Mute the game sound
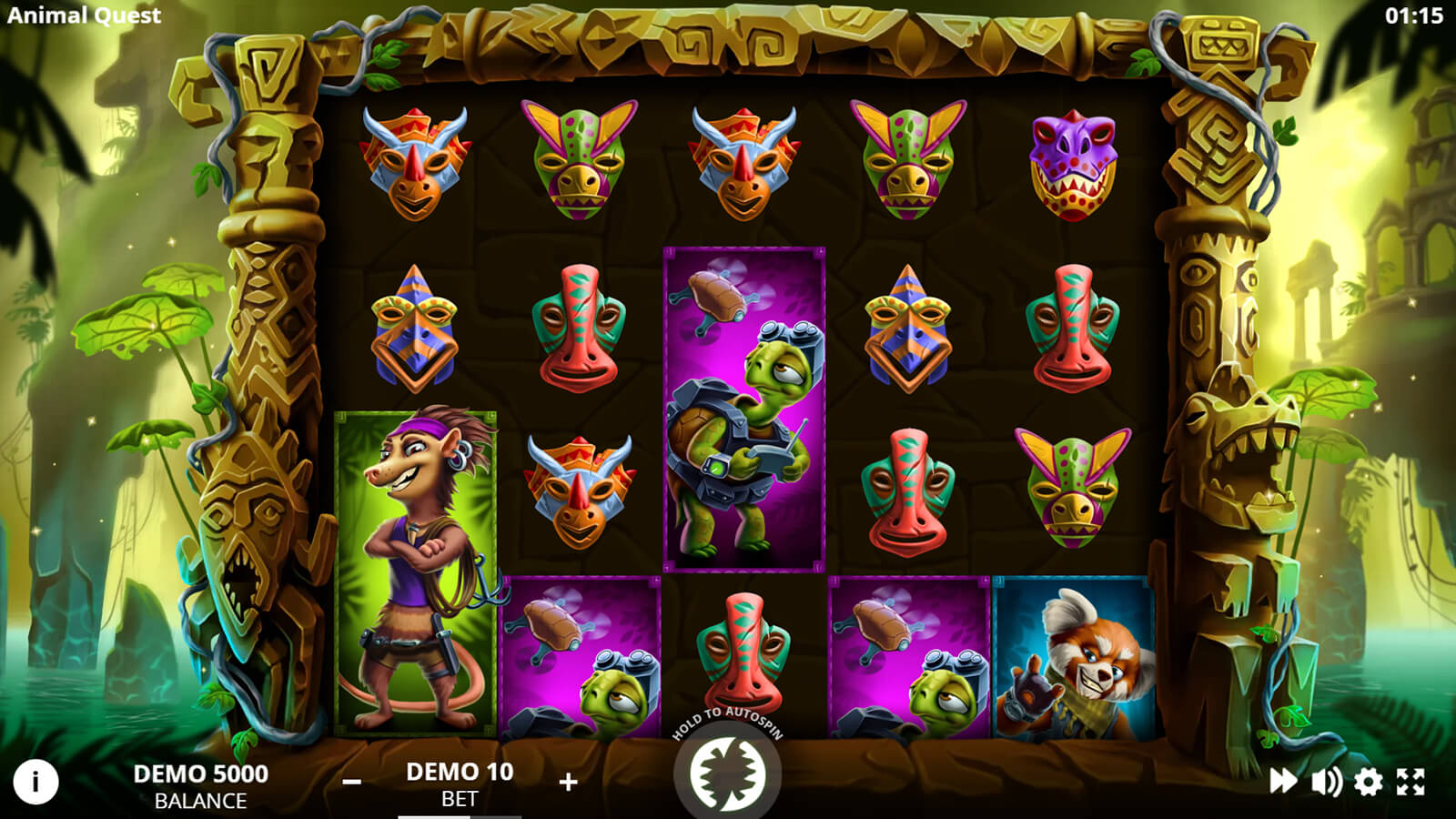1456x819 pixels. coord(1326,781)
